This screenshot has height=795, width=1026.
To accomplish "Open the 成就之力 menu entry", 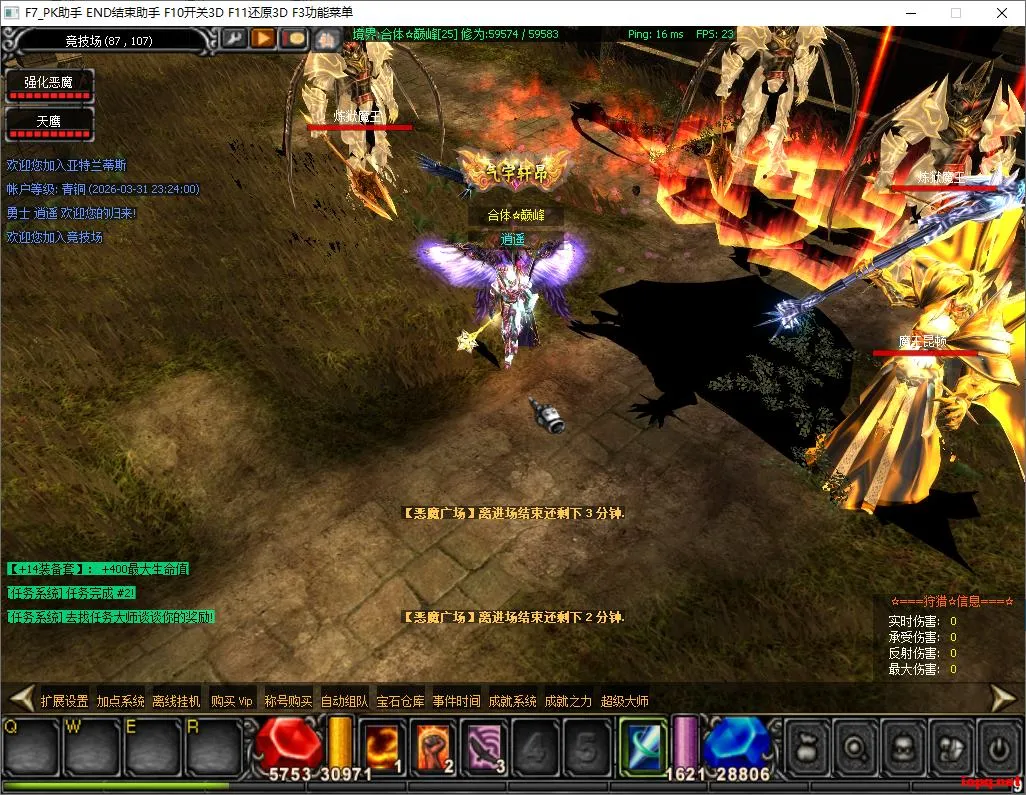I will (x=568, y=701).
